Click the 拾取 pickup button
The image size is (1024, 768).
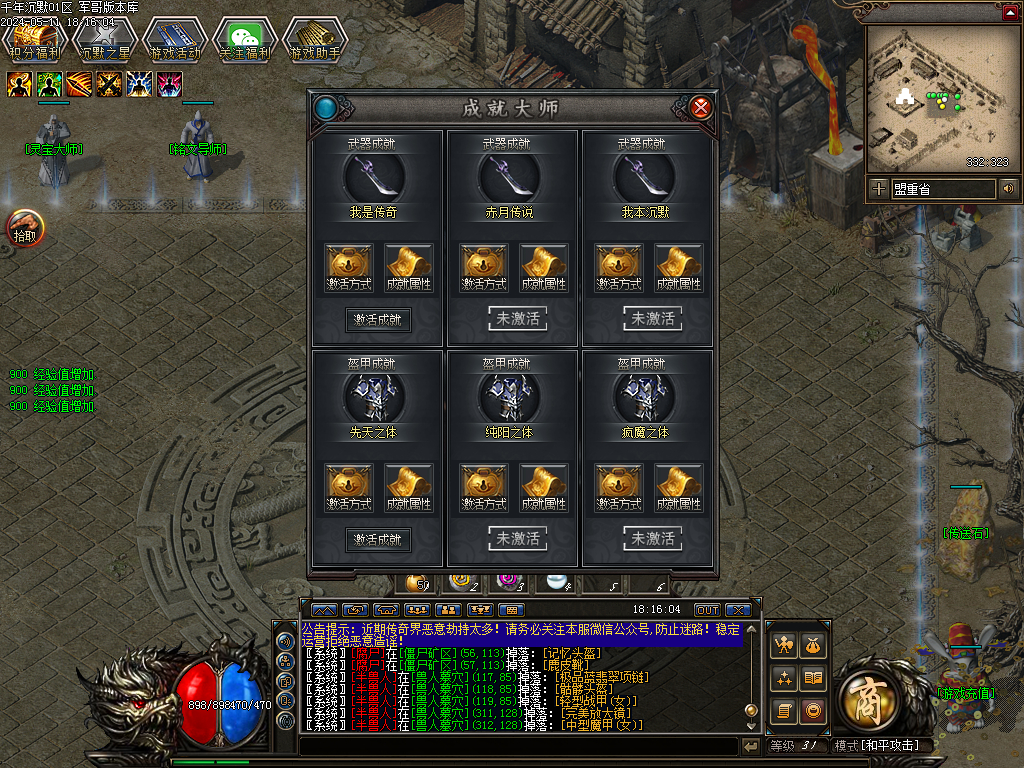coord(25,229)
